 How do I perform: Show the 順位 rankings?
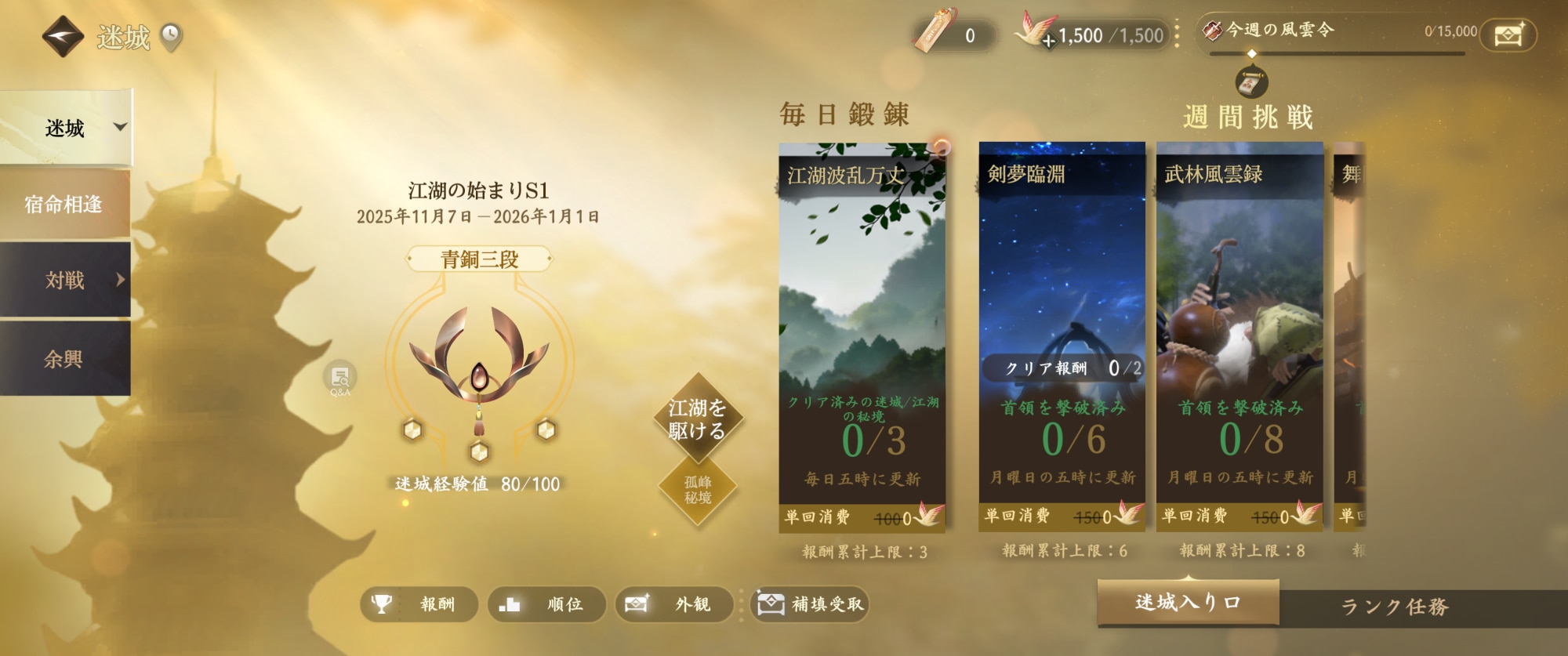[546, 604]
